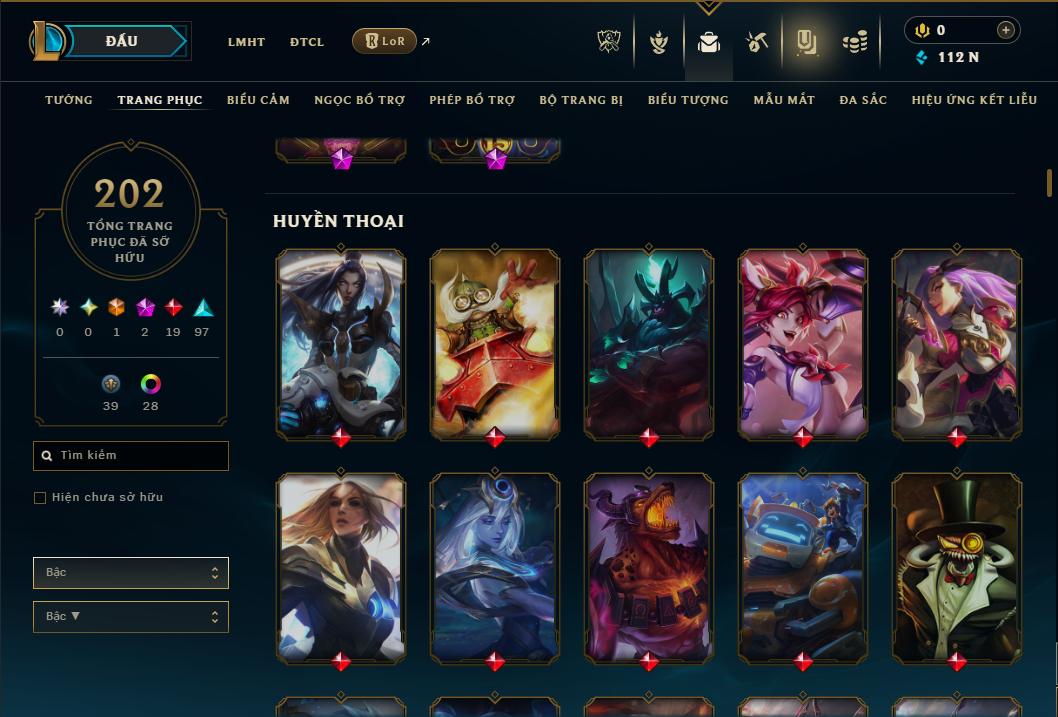Start a match with the ĐẤU button
The width and height of the screenshot is (1058, 717).
(x=122, y=41)
